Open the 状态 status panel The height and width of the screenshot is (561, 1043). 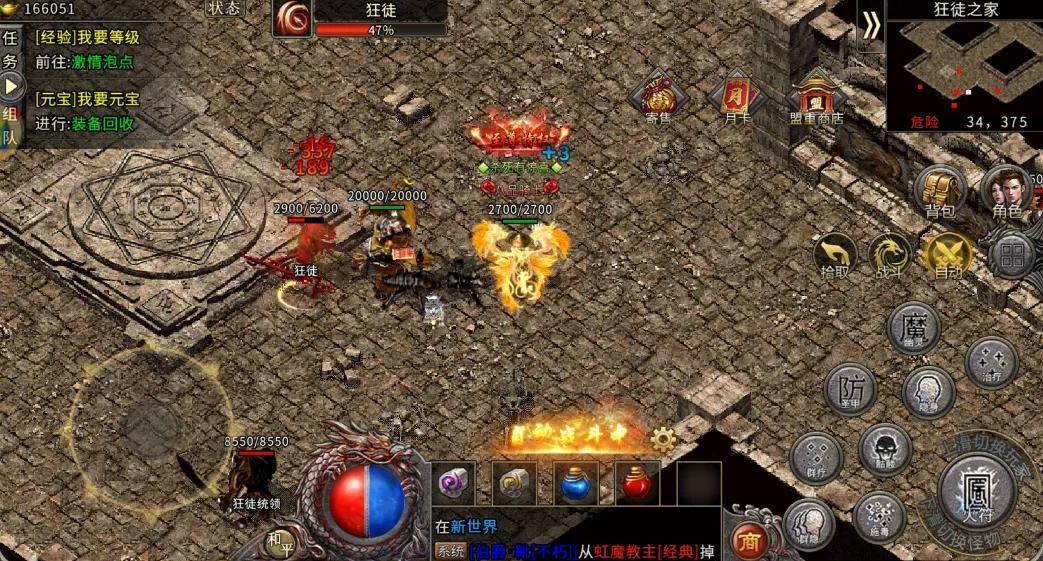(225, 8)
